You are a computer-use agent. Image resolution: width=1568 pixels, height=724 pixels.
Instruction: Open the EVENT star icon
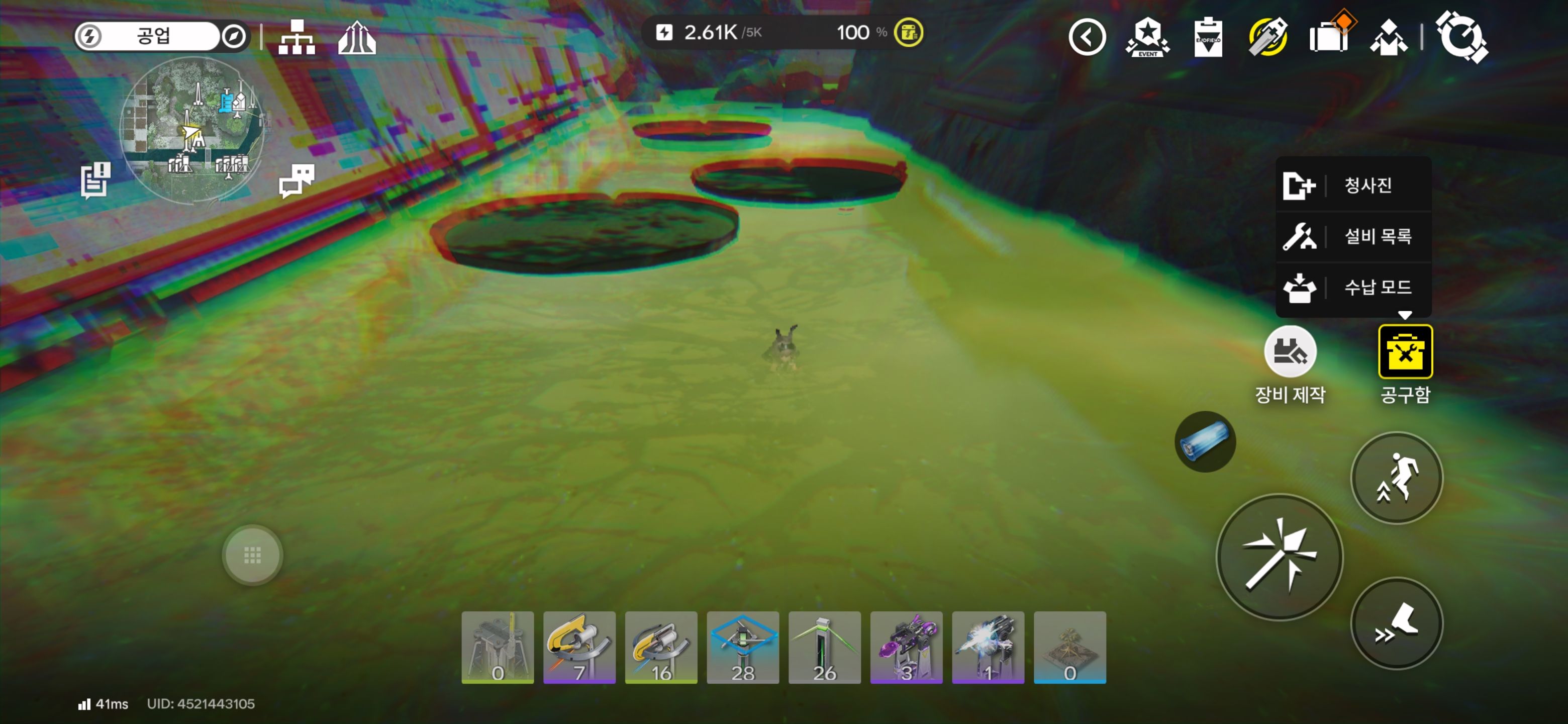click(x=1147, y=37)
